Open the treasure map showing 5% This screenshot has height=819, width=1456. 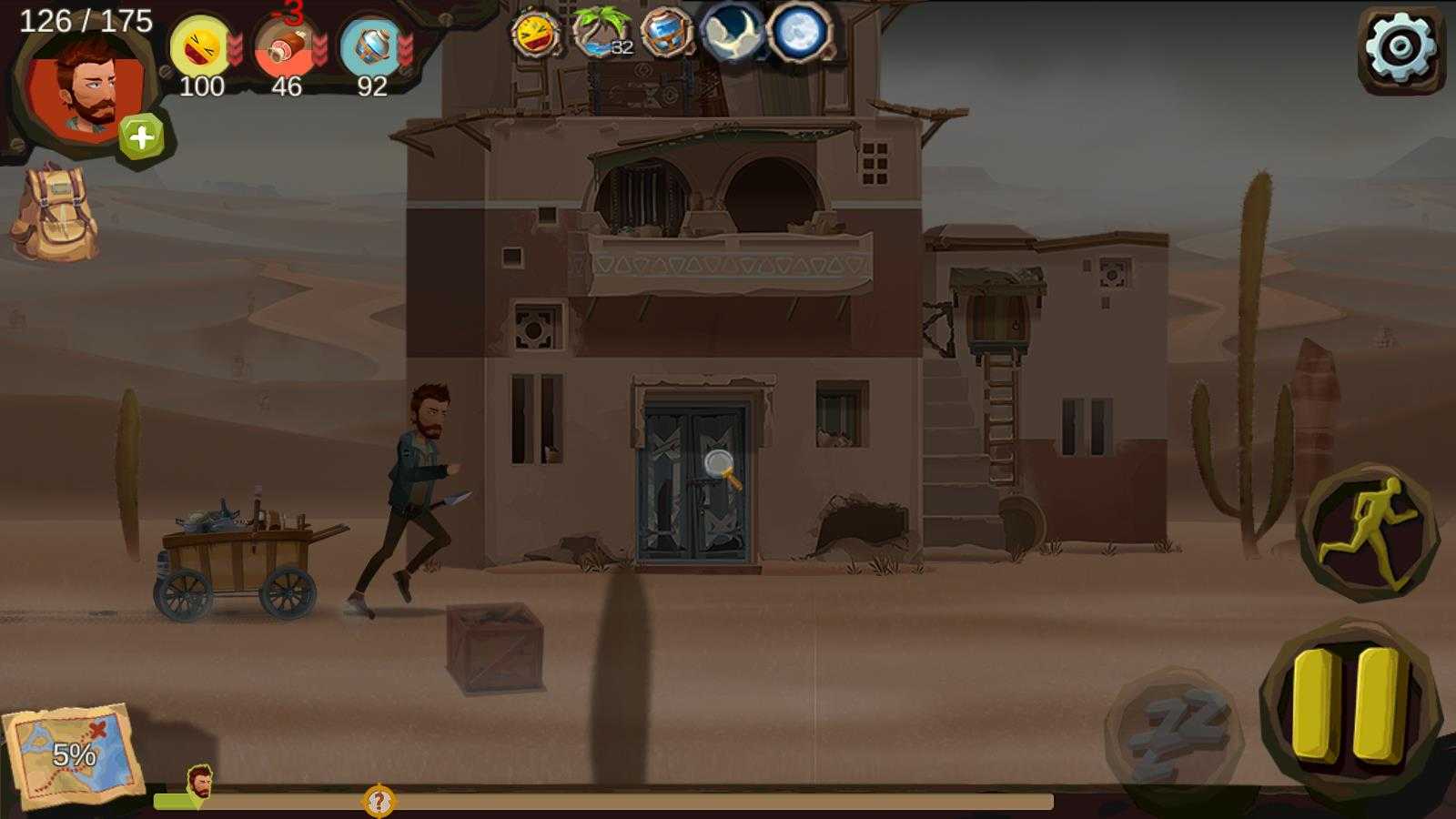coord(71,753)
